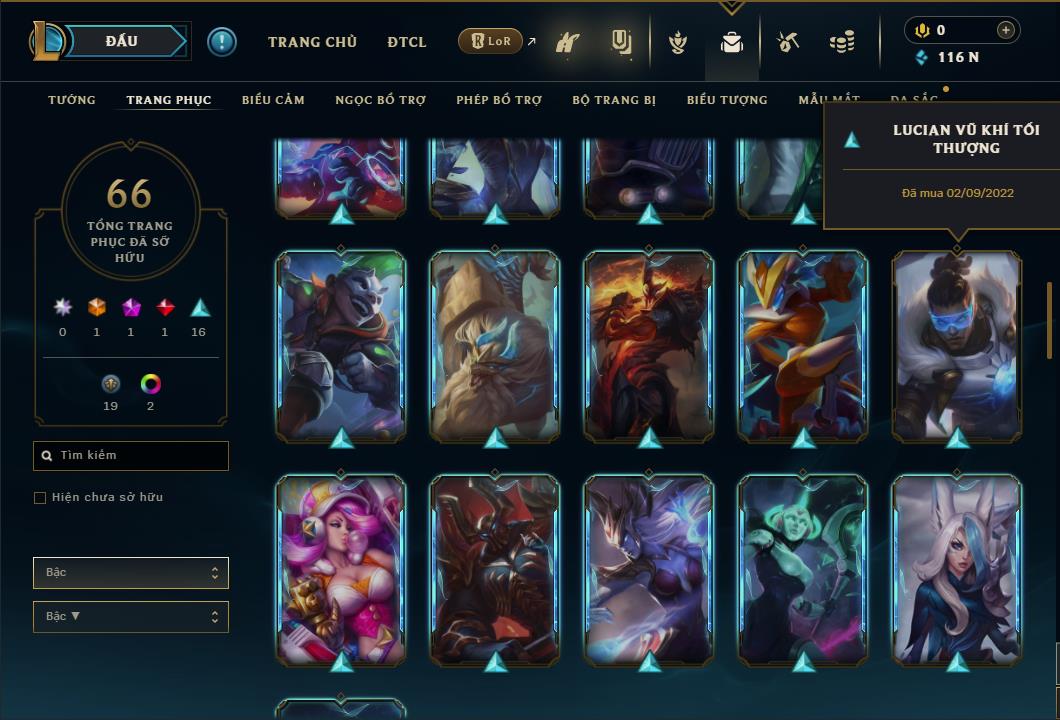Viewport: 1060px width, 720px height.
Task: Choose the pink-haired Miss Fortune skin card
Action: [341, 569]
